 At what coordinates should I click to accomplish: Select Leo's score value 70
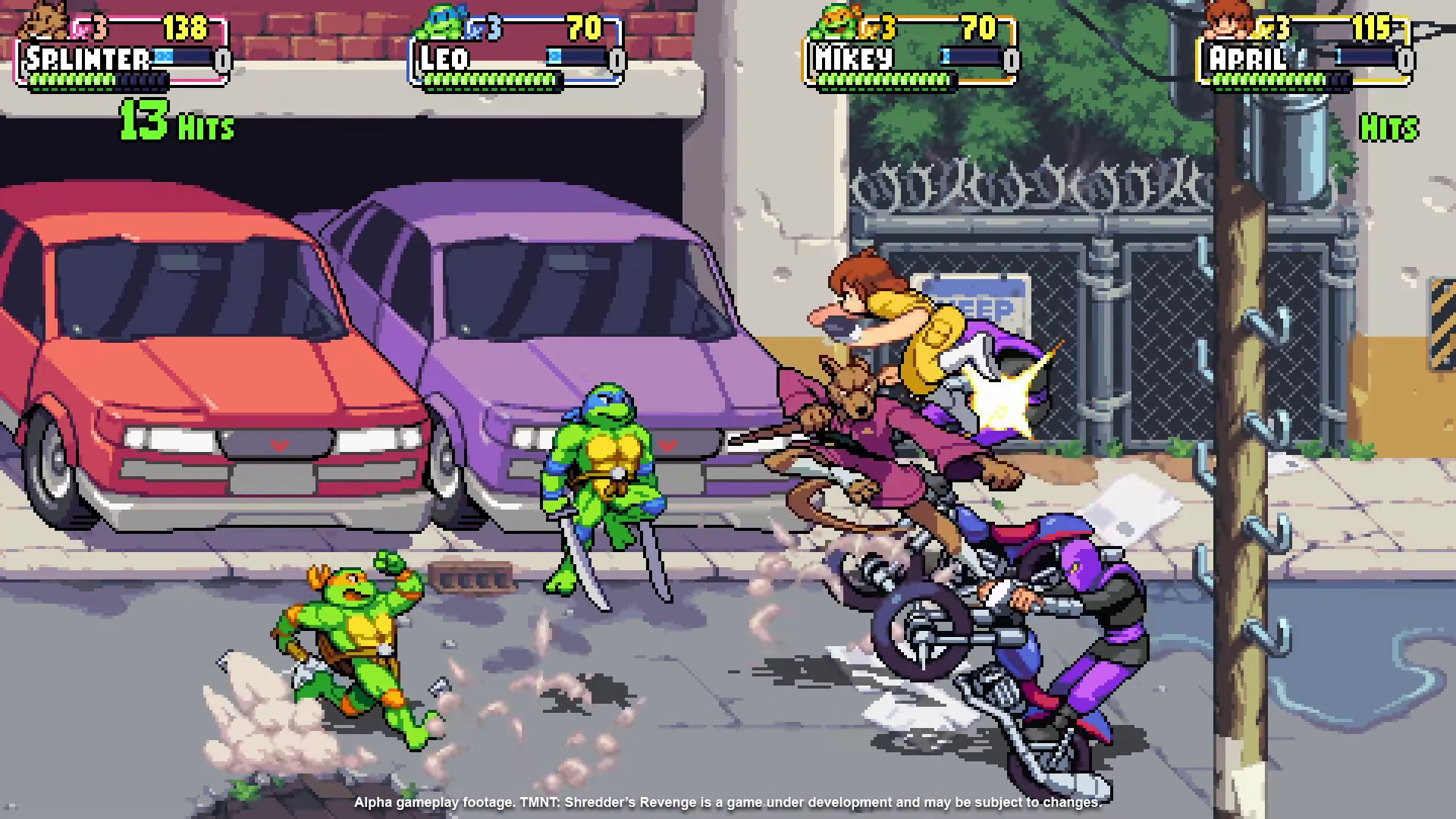[584, 28]
